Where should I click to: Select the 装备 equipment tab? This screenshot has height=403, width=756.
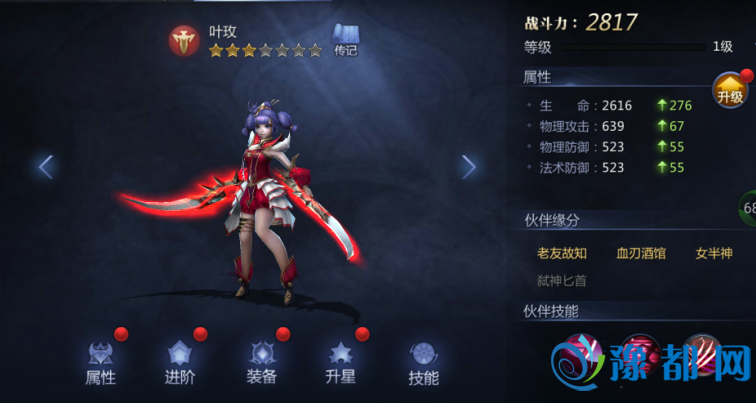[x=262, y=362]
